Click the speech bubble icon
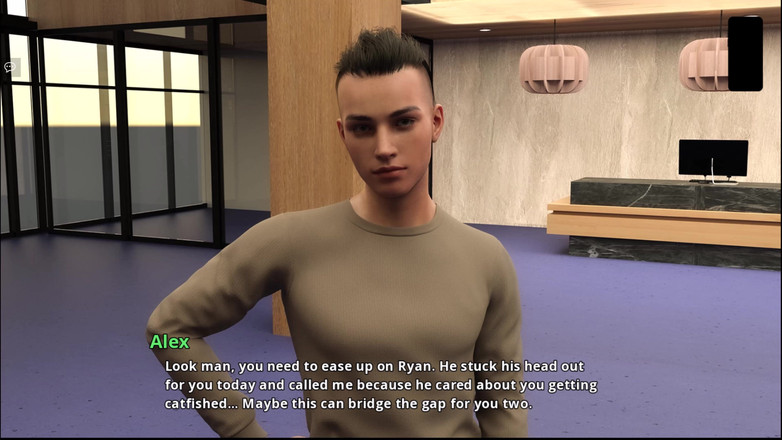The image size is (782, 440). click(x=11, y=67)
